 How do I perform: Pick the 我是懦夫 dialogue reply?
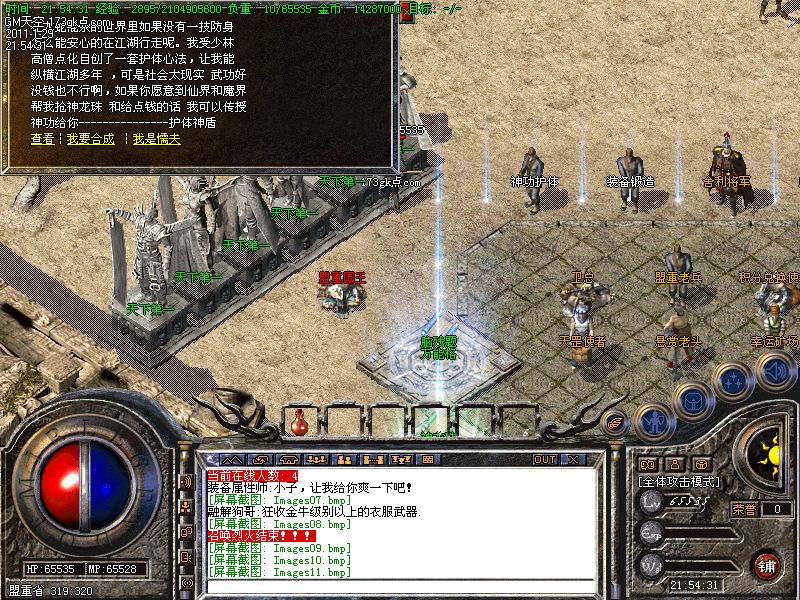(x=157, y=139)
